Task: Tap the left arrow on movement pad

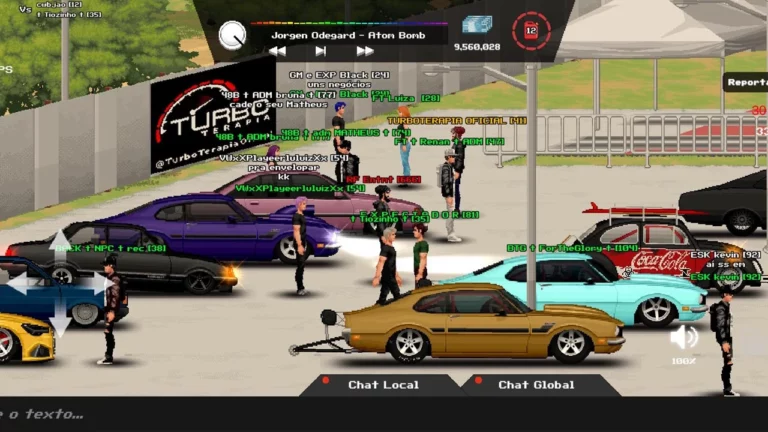Action: click(20, 285)
